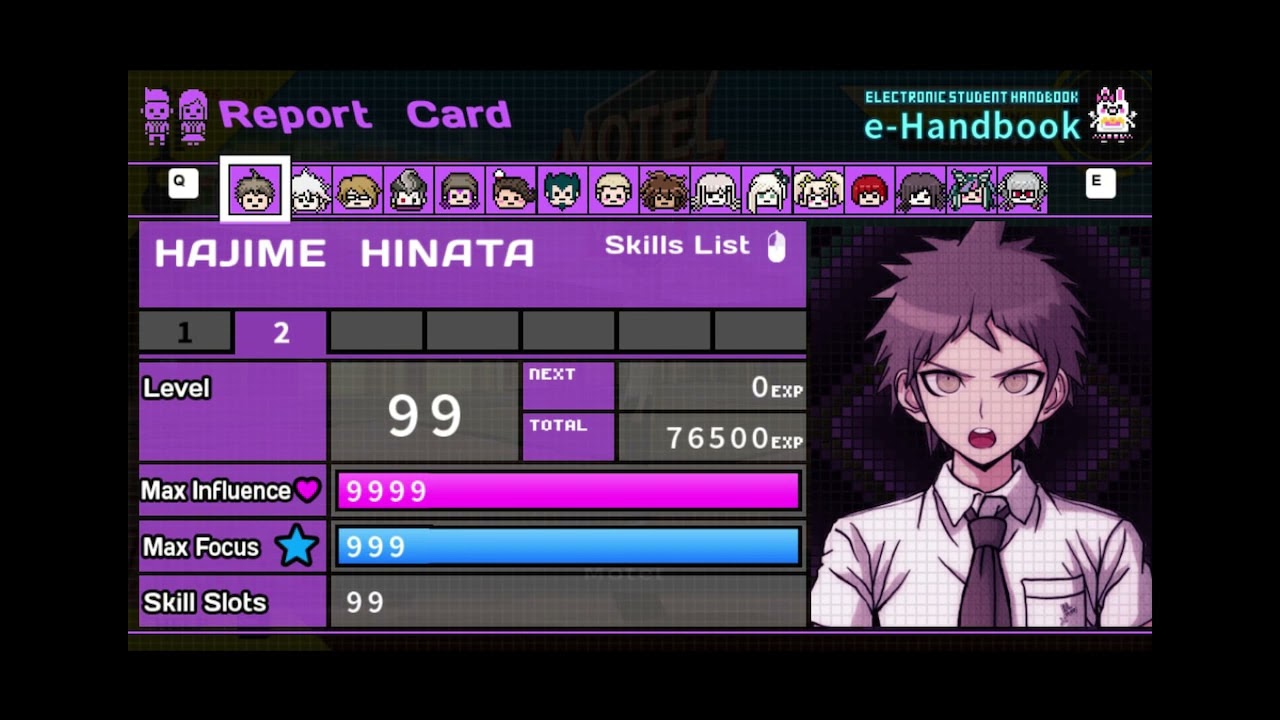The width and height of the screenshot is (1280, 720).
Task: Choose Mikan's dark purple-haired icon
Action: (x=920, y=190)
